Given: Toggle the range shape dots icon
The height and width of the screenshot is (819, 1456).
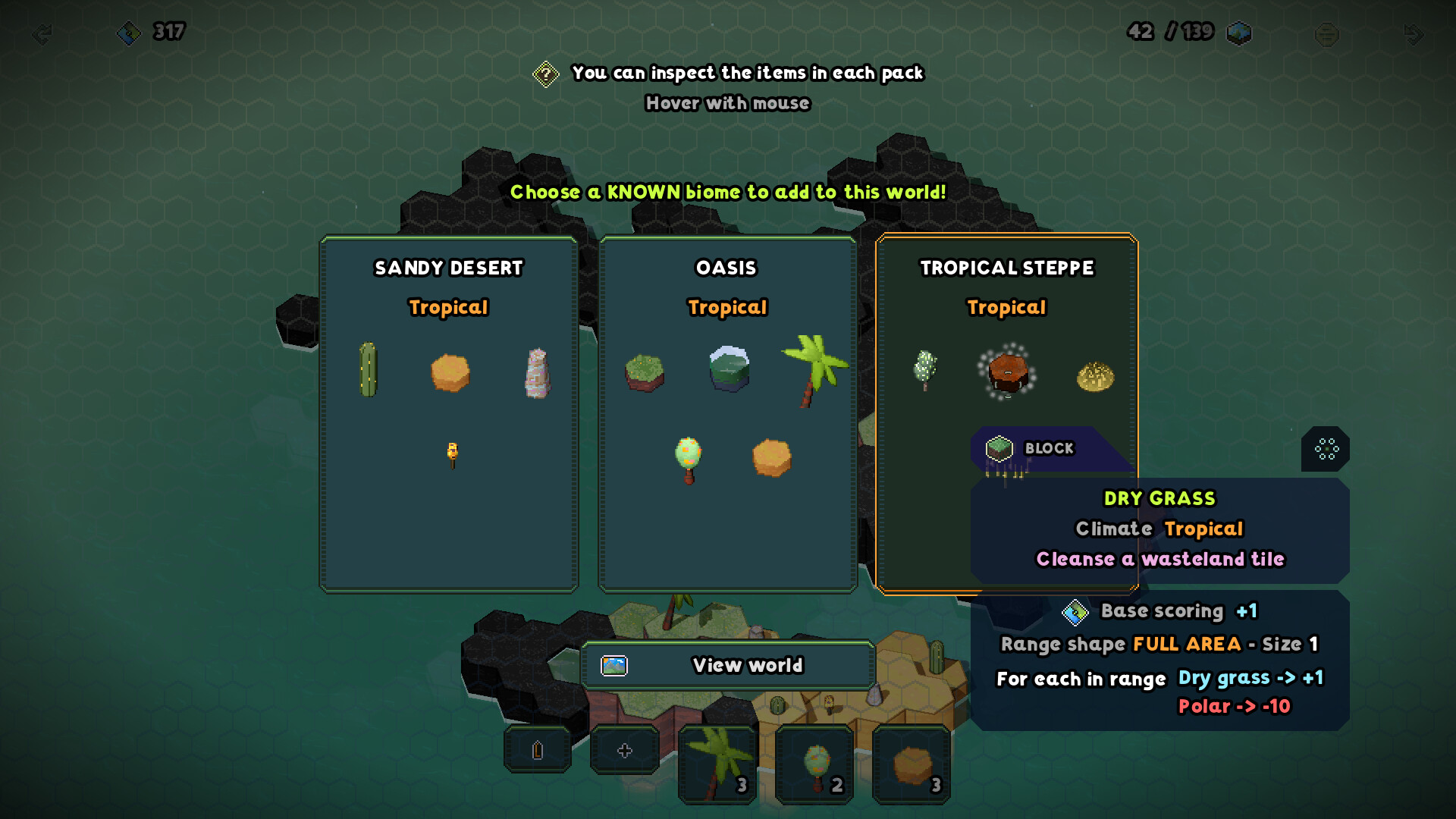Looking at the screenshot, I should coord(1326,449).
